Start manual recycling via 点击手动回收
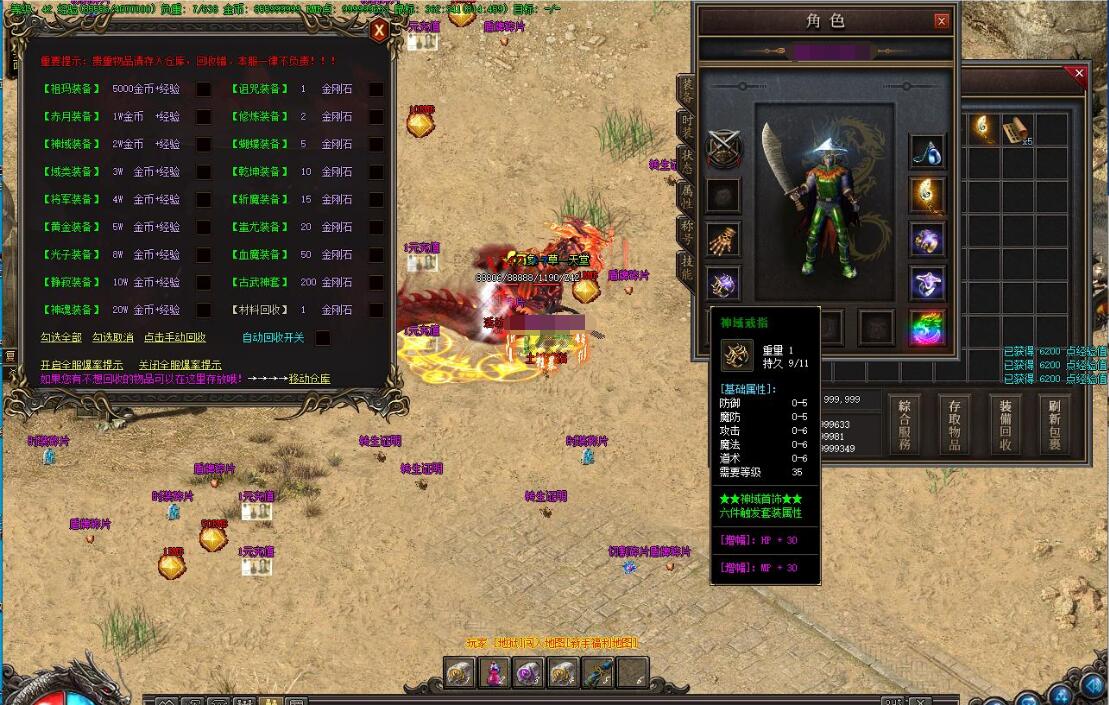Viewport: 1109px width, 705px height. [x=175, y=338]
